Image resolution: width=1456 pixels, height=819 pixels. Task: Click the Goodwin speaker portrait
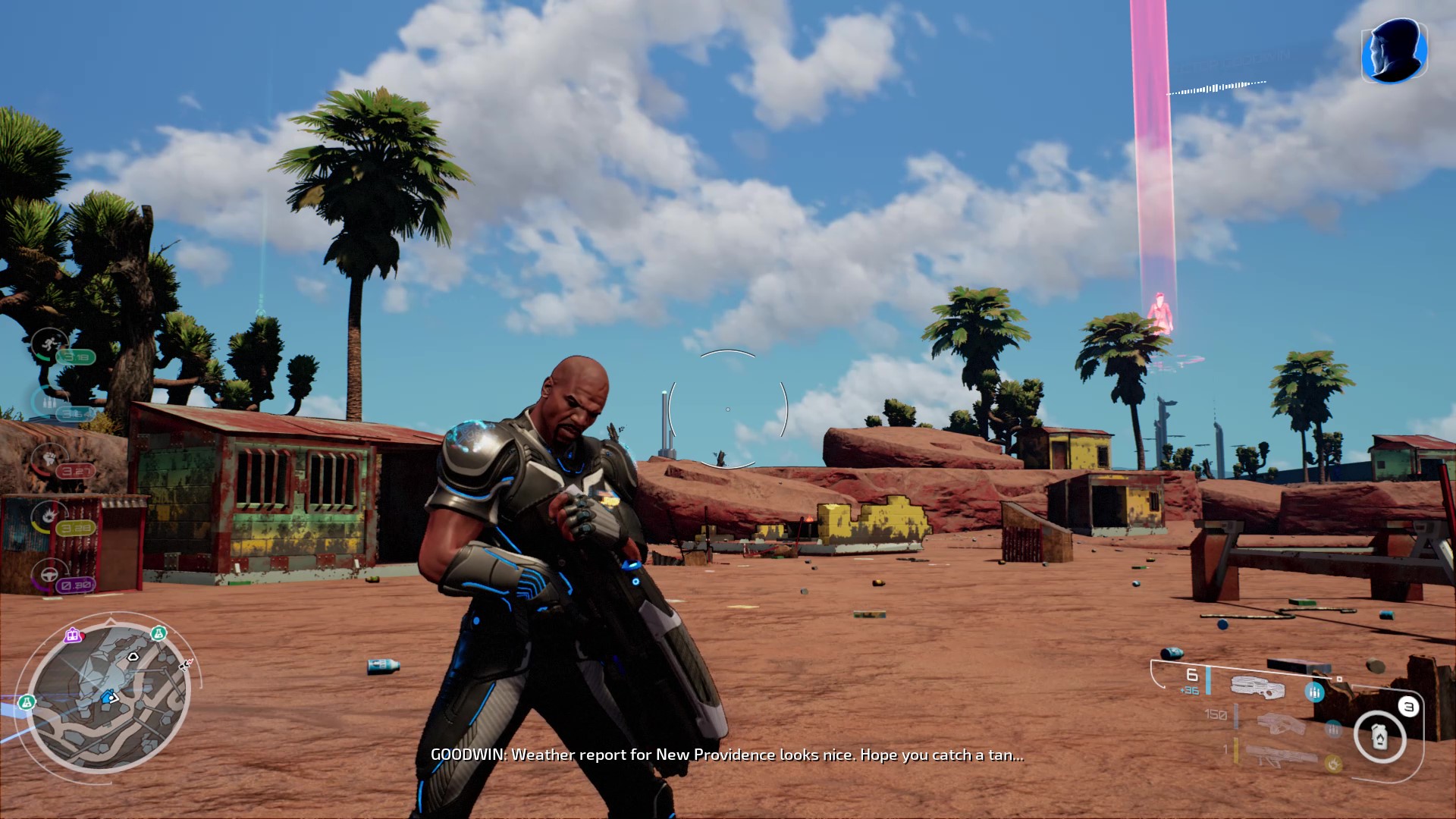click(1394, 51)
